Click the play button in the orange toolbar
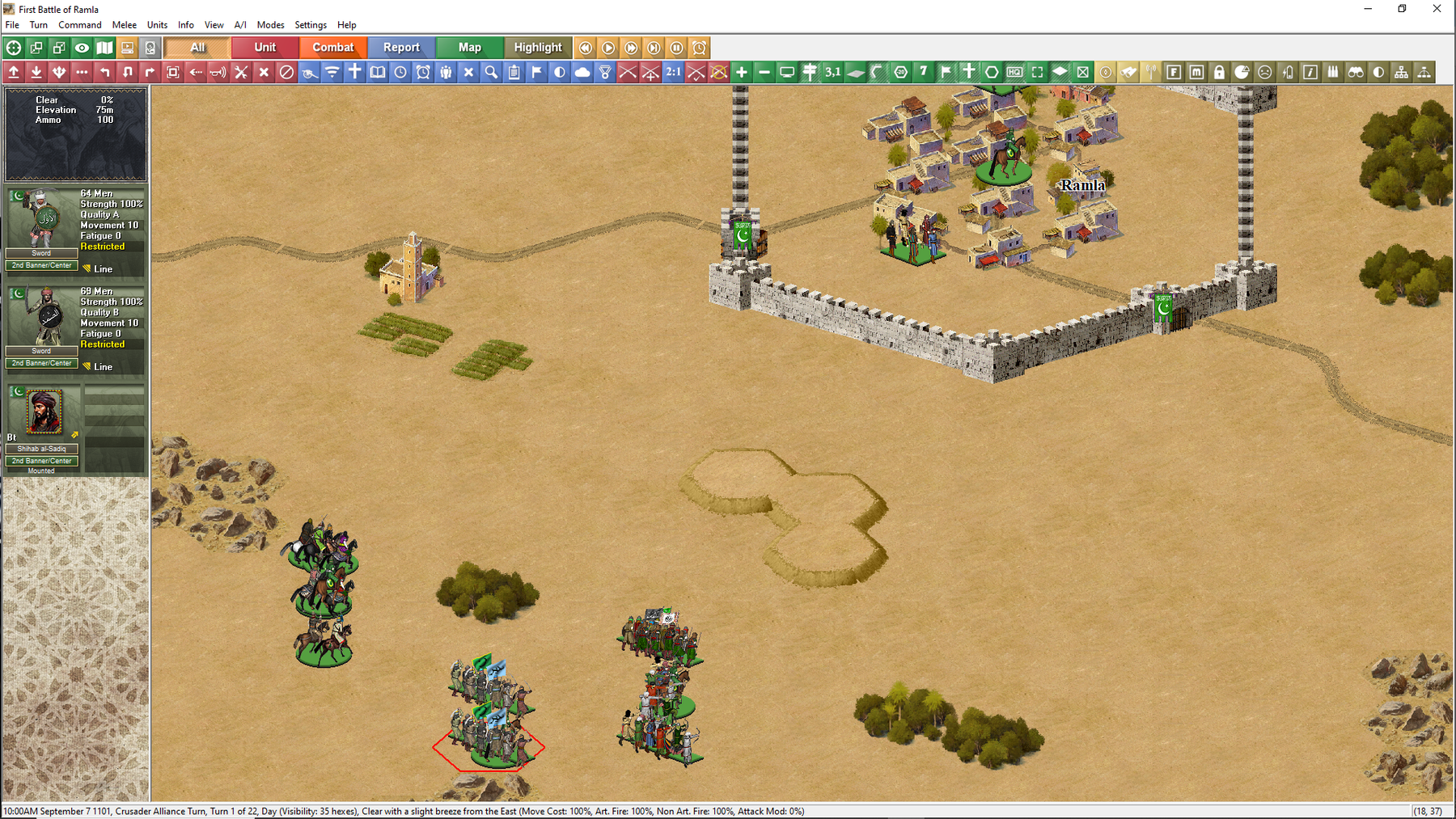1456x819 pixels. coord(608,48)
